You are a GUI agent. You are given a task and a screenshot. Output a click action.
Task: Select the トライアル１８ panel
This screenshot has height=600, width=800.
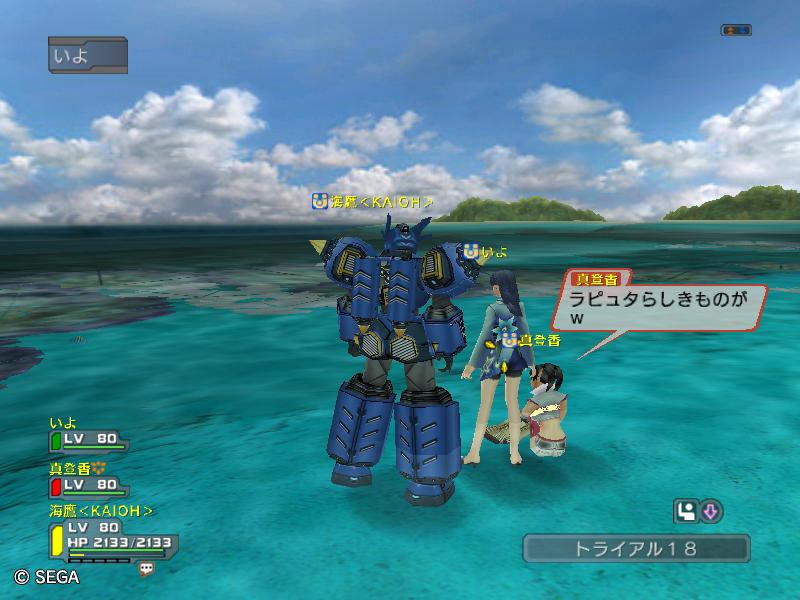click(x=635, y=548)
